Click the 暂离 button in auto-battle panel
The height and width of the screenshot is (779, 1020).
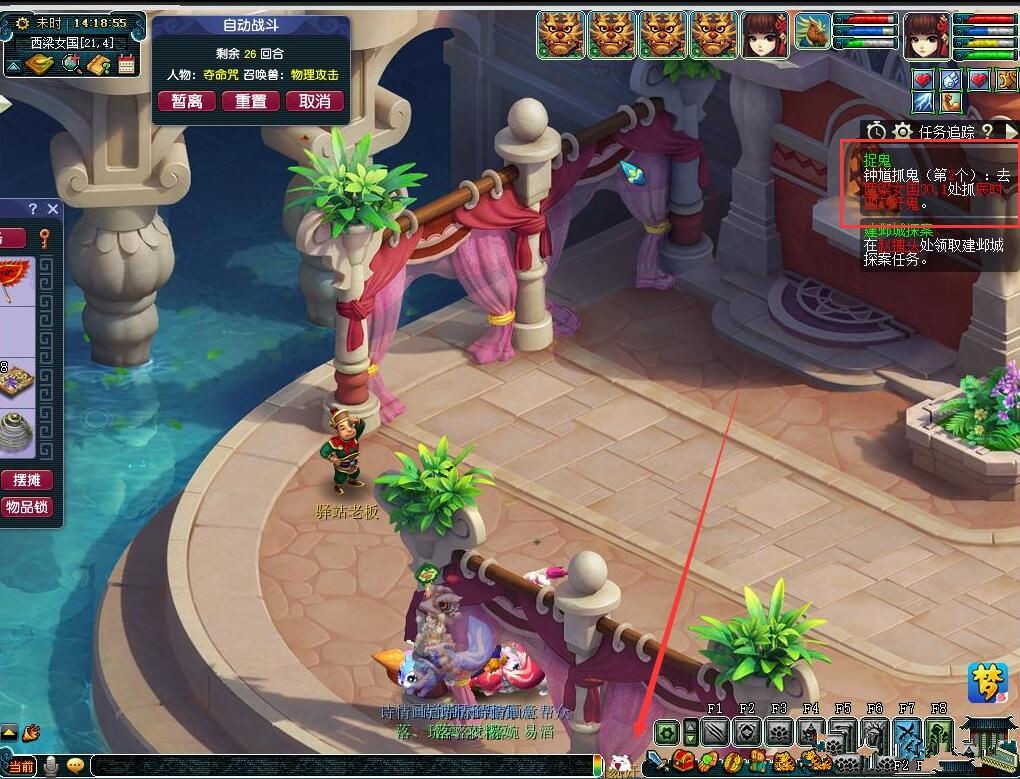coord(187,101)
